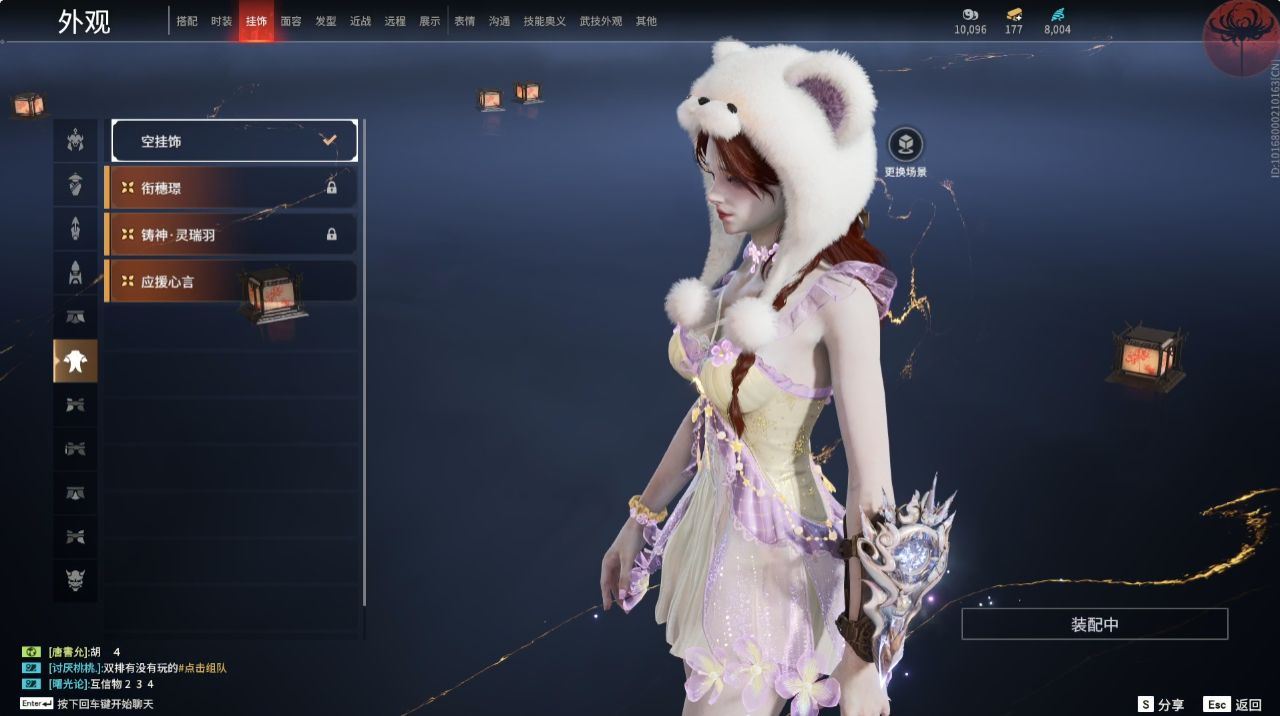
Task: Open the 武技外观 tab
Action: [601, 21]
